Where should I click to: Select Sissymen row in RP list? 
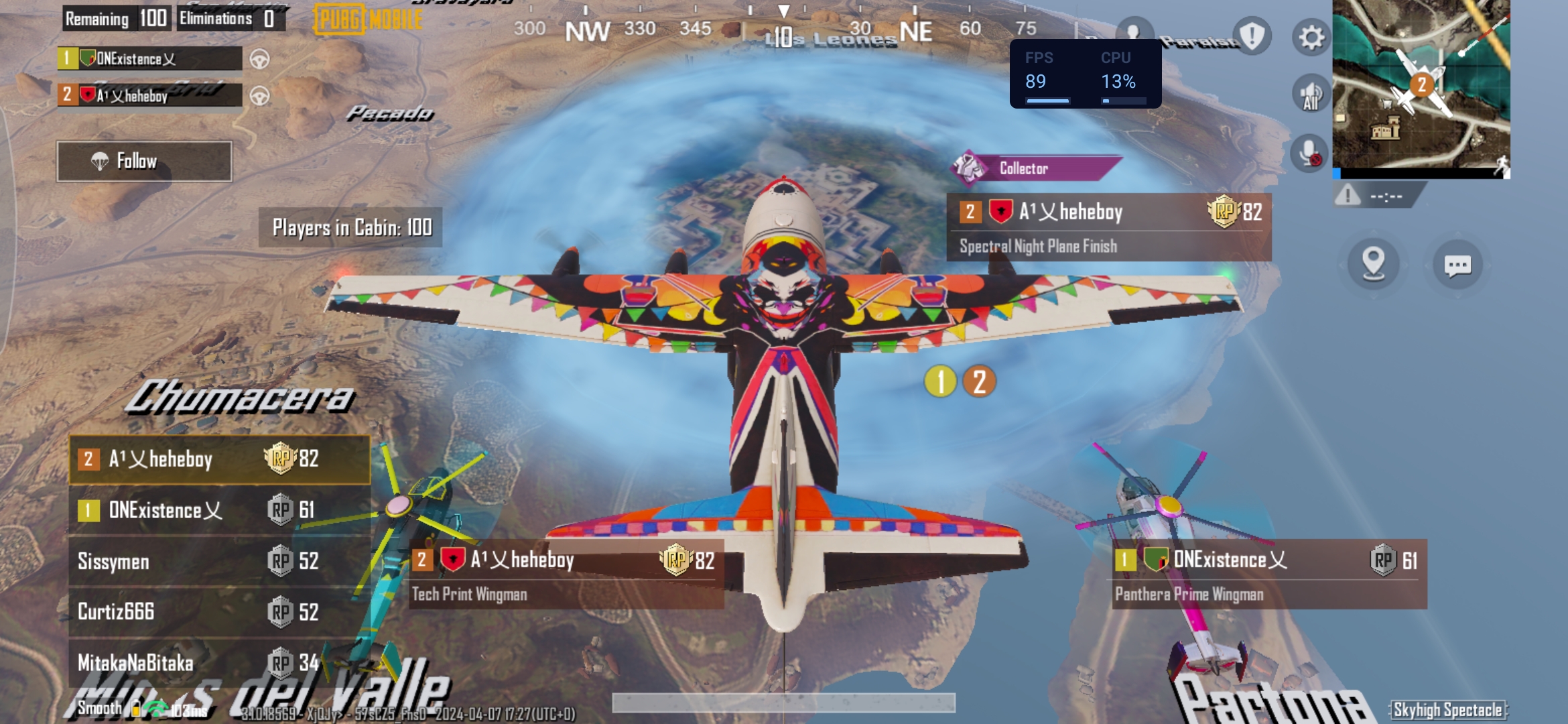click(x=219, y=561)
